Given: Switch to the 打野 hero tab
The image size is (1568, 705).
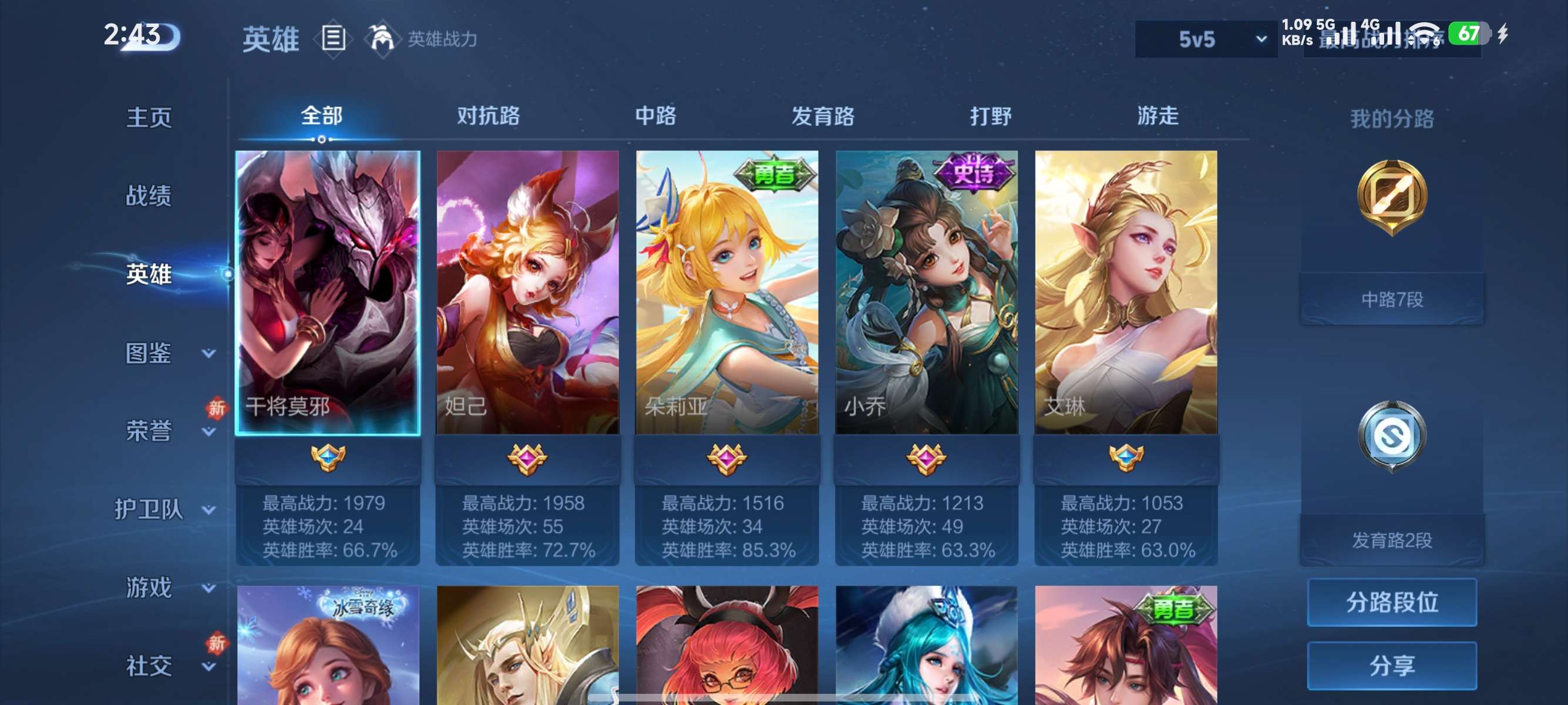Looking at the screenshot, I should point(992,117).
